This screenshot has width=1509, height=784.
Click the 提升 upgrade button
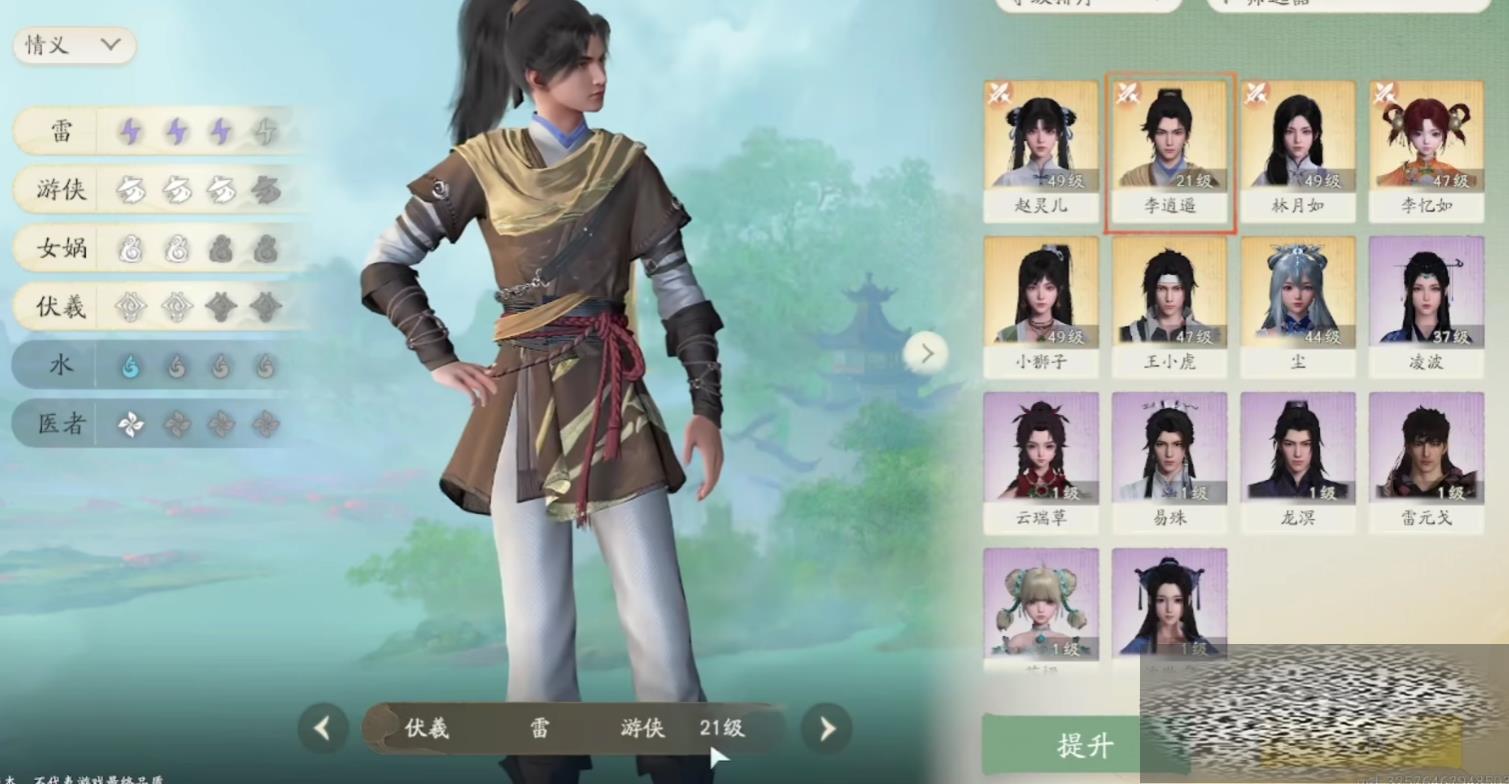(x=1085, y=745)
